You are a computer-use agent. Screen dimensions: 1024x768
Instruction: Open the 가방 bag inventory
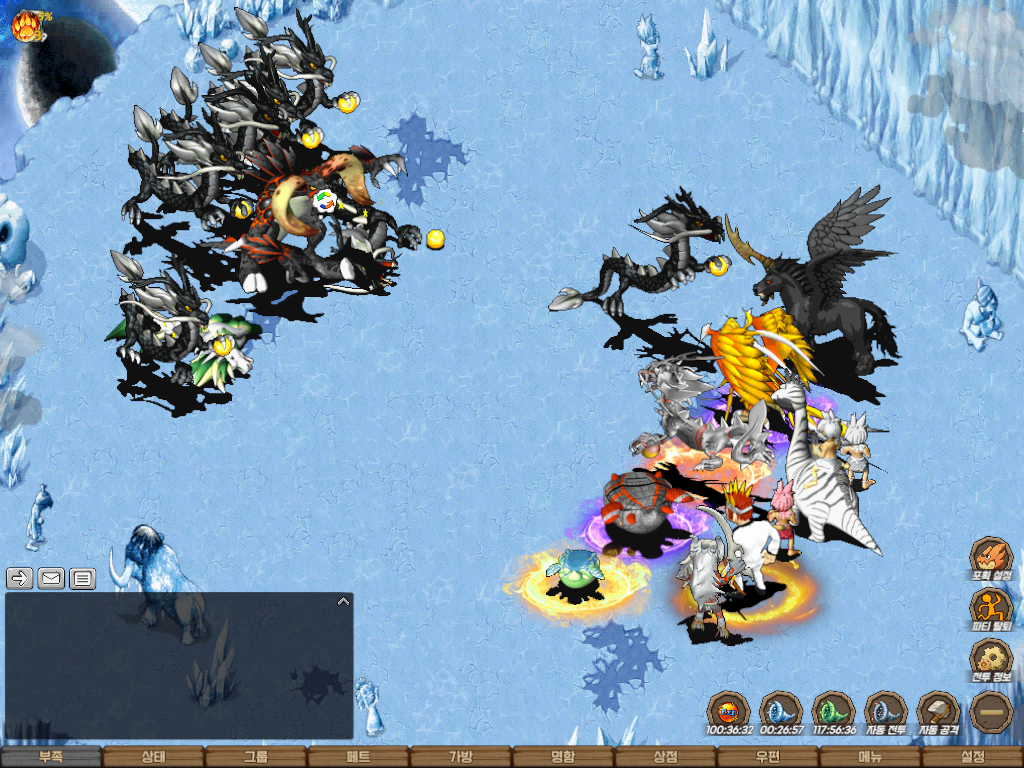coord(461,757)
